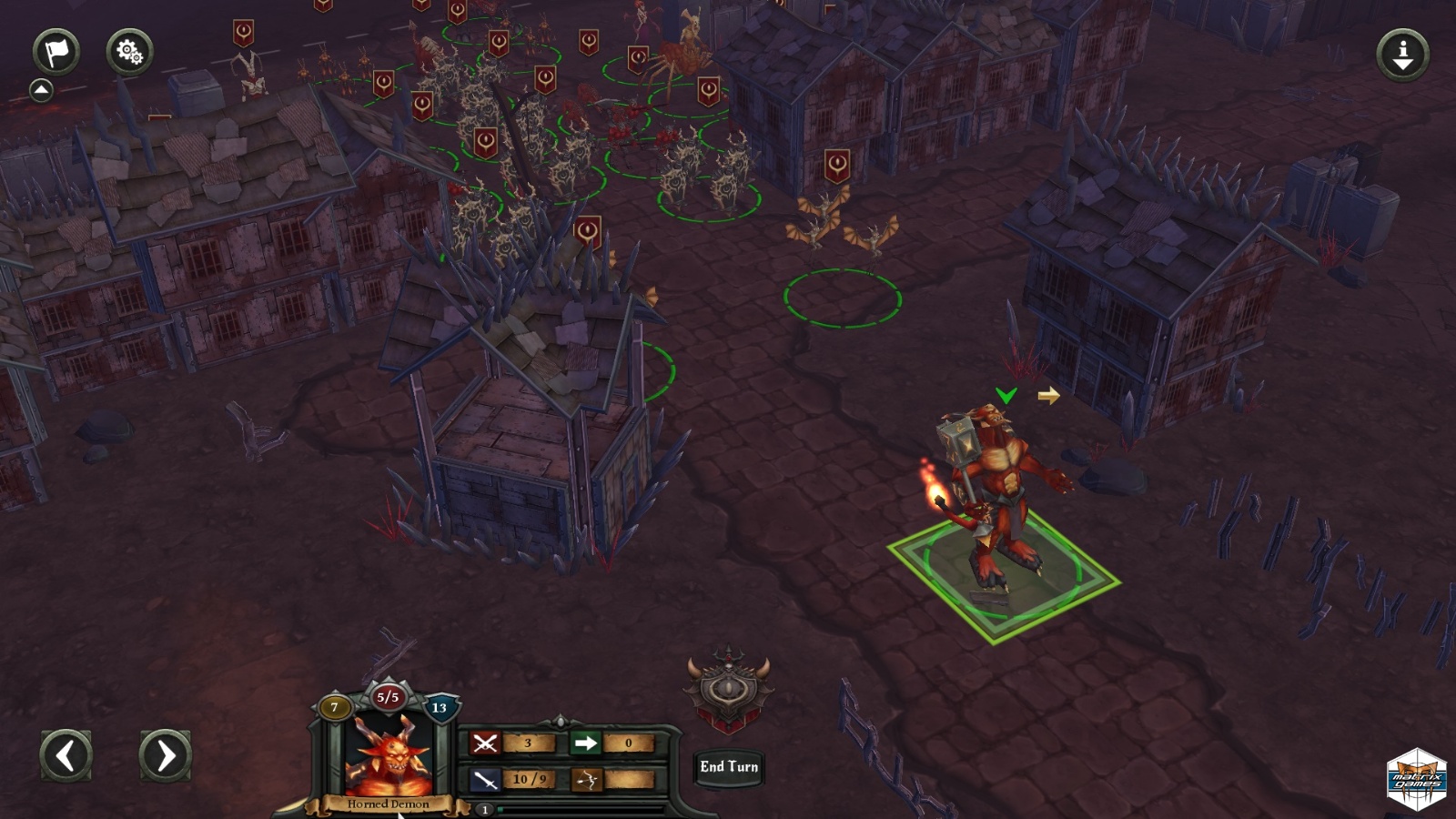The image size is (1456, 819).
Task: Select the next unit with right arrow
Action: (x=165, y=755)
